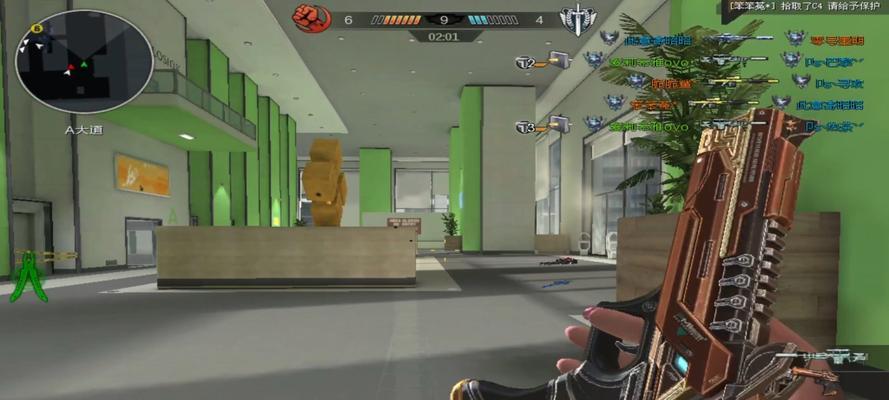Click the circular minimap

point(84,62)
